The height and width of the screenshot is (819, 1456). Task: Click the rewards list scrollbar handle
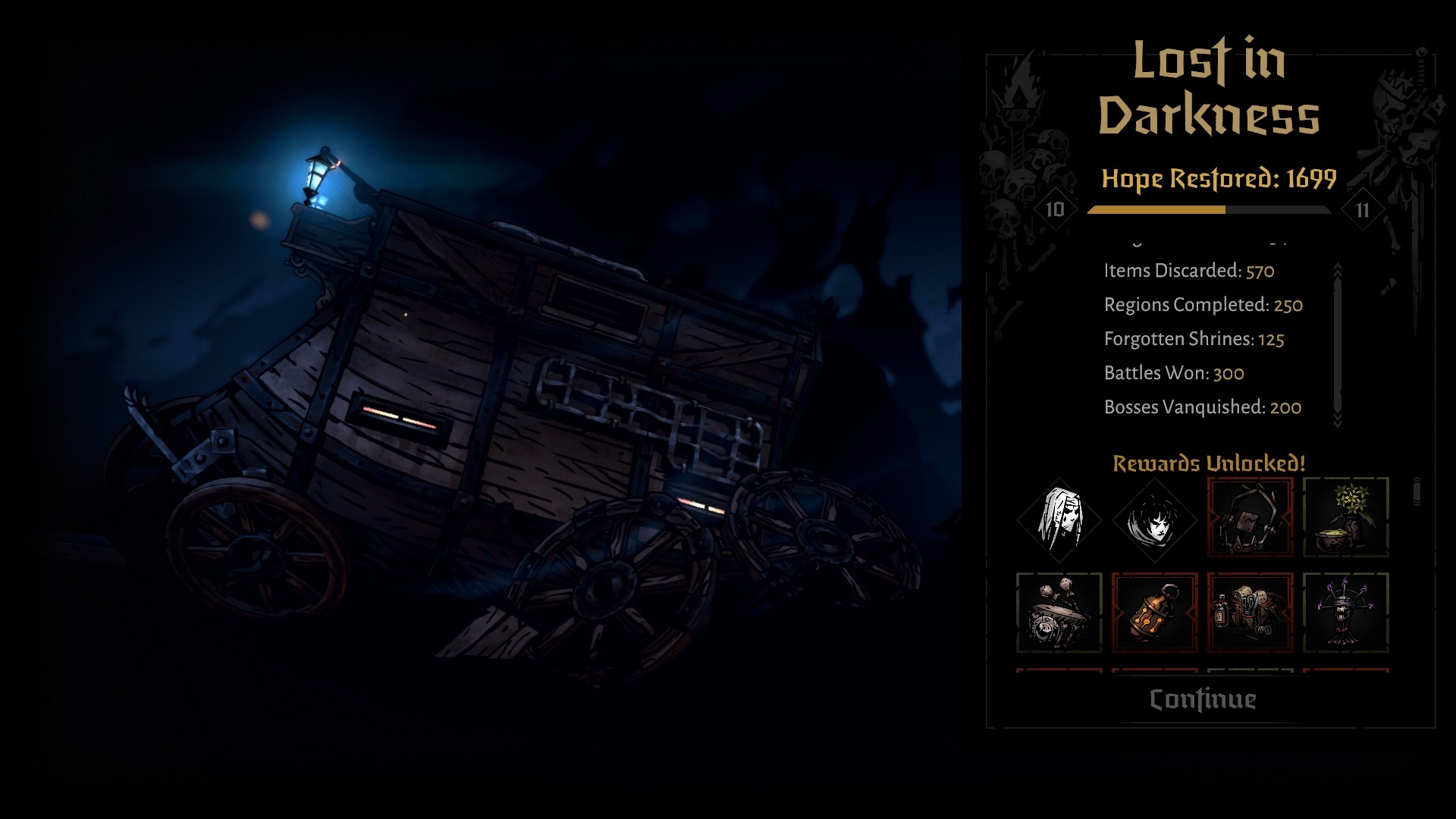point(1417,491)
